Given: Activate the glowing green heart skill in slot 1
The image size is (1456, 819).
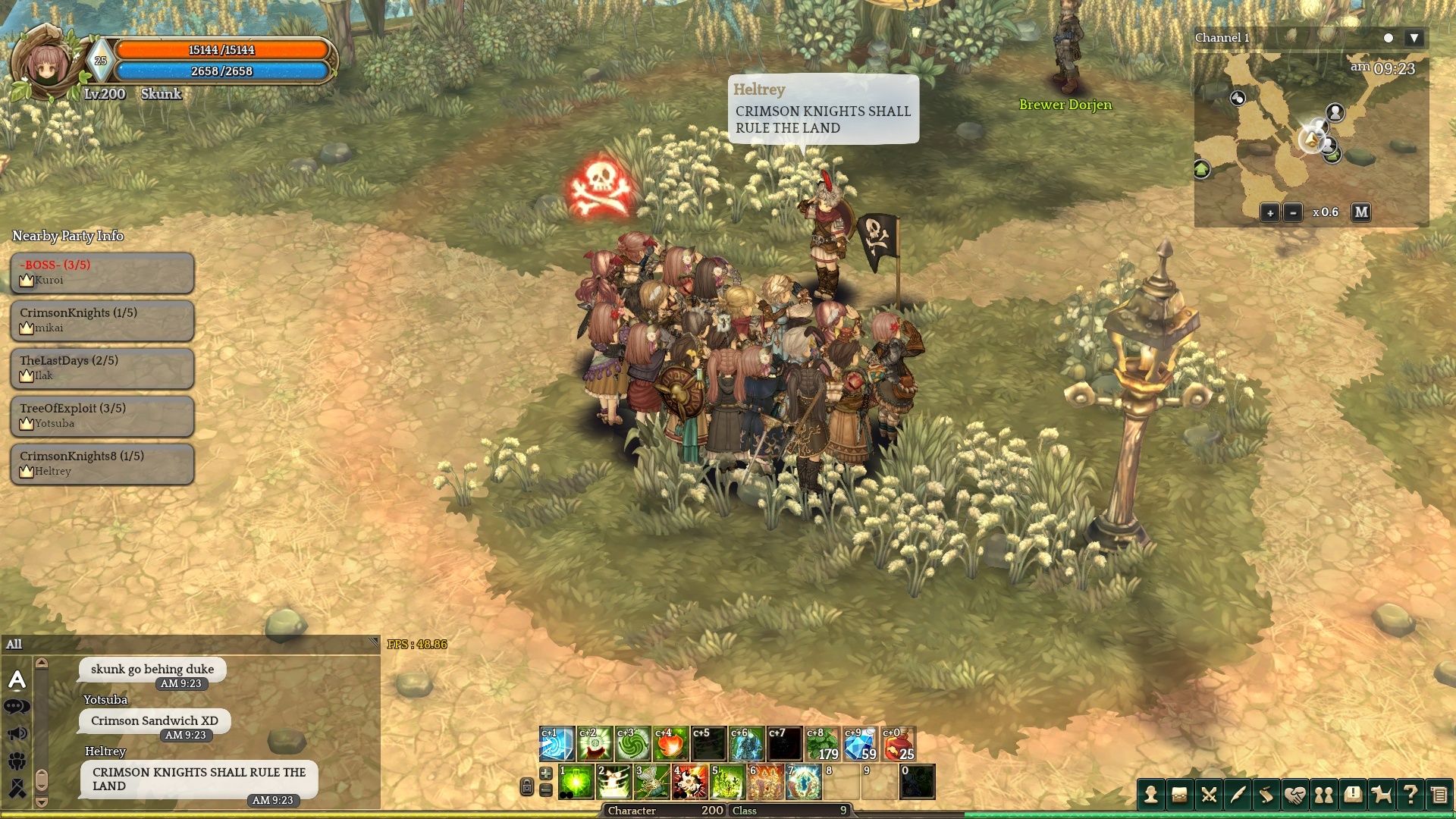Looking at the screenshot, I should 576,782.
